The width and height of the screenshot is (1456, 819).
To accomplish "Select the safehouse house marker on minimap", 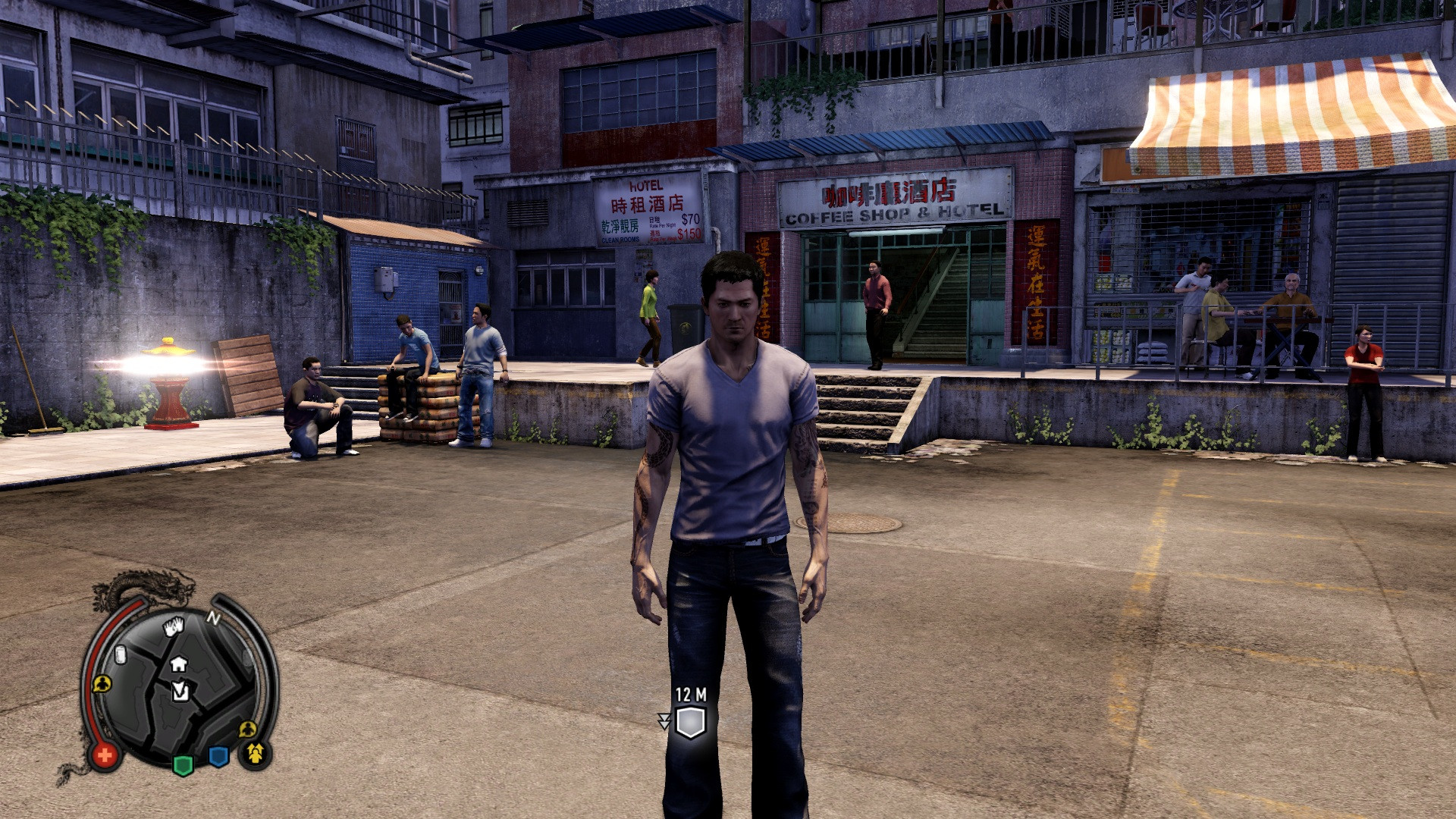I will tap(179, 664).
